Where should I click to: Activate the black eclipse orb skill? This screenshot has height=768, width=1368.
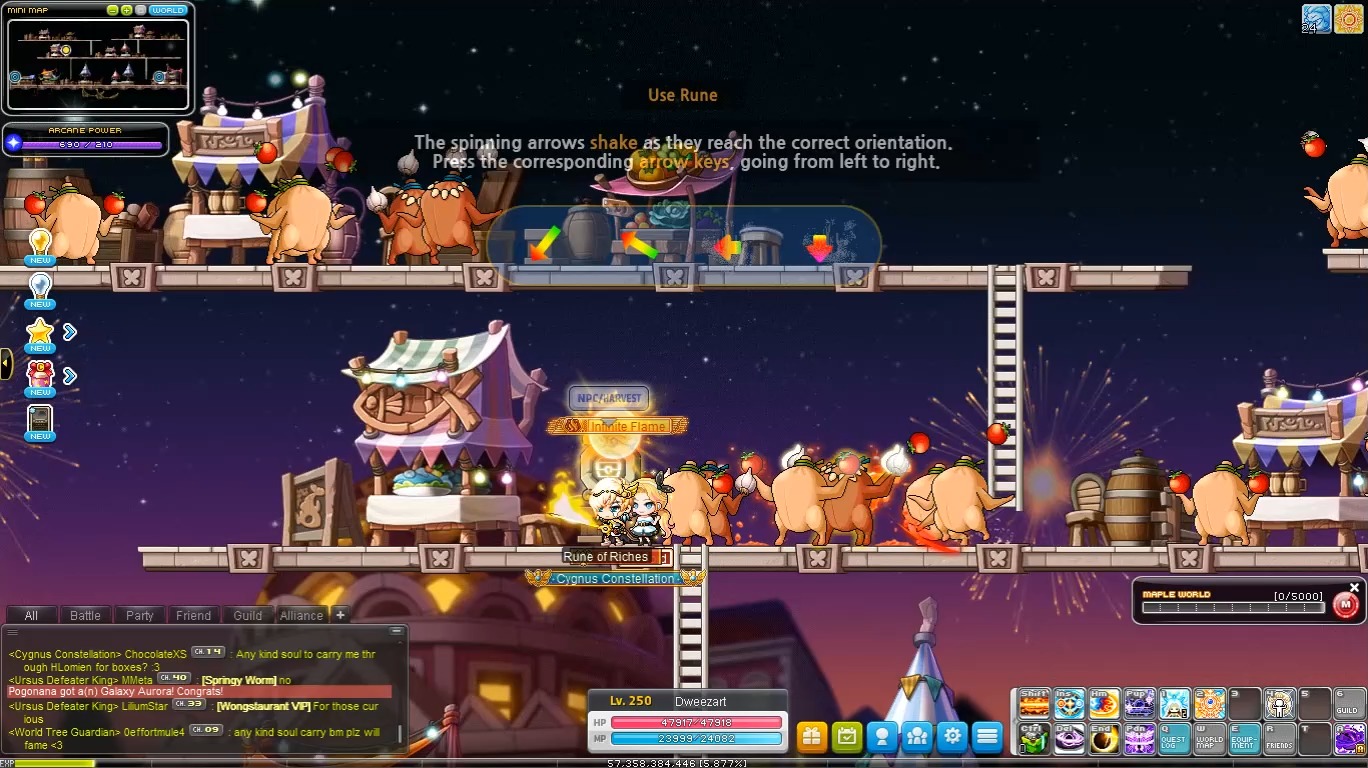tap(1104, 739)
